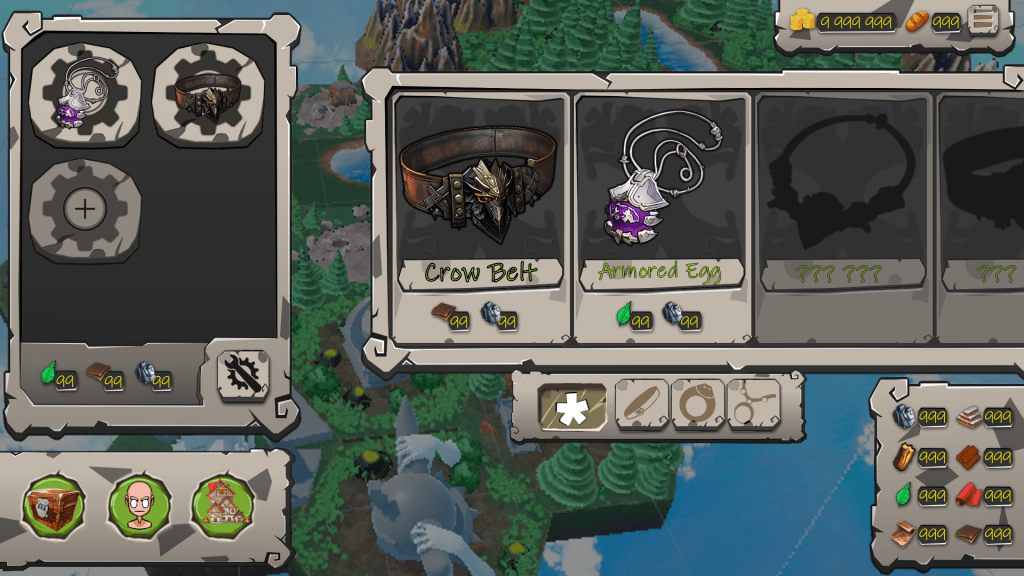Select the Armored Egg amulet gear slot
This screenshot has height=576, width=1024.
85,96
